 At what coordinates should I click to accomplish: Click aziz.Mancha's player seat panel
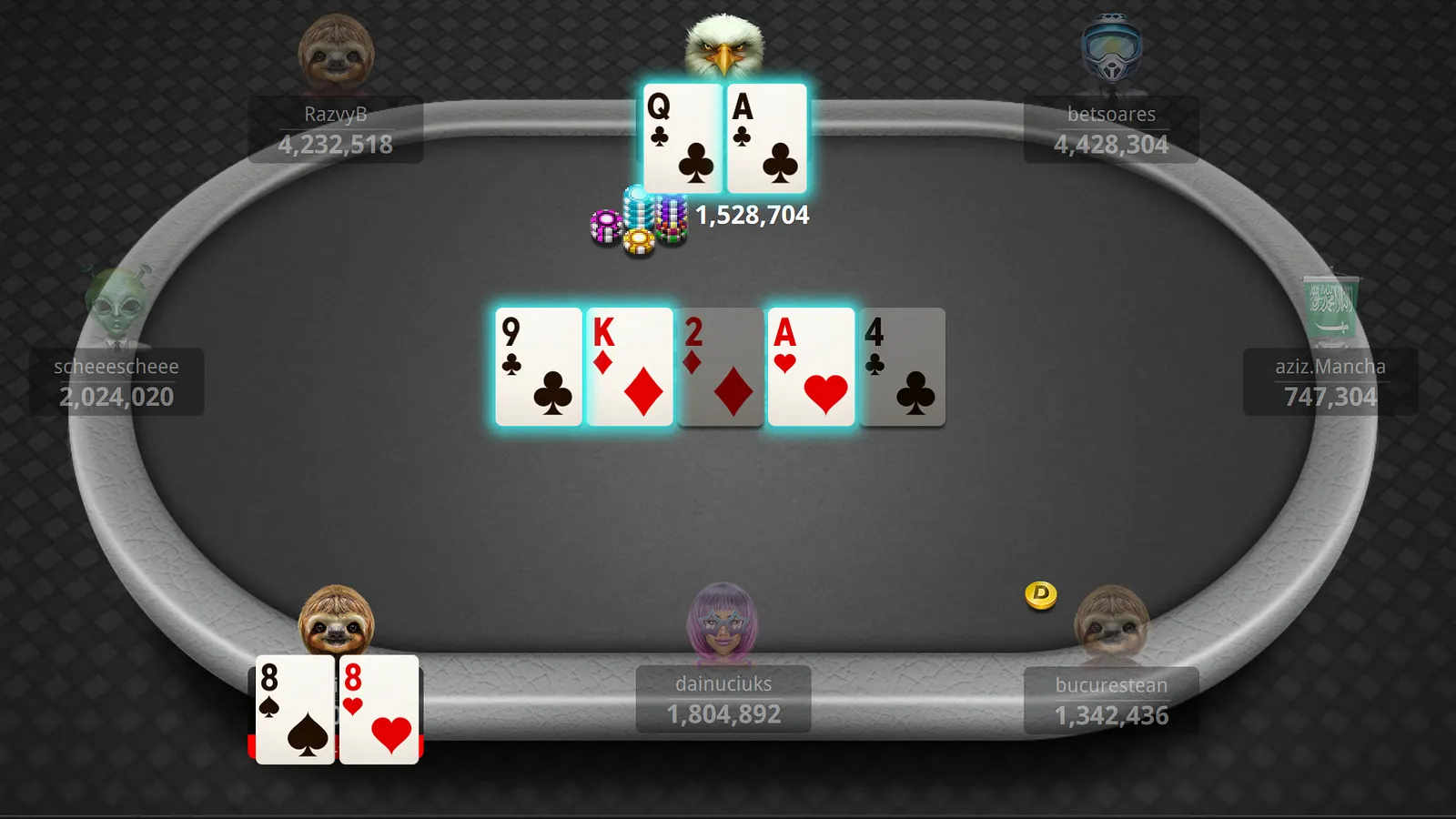point(1330,382)
